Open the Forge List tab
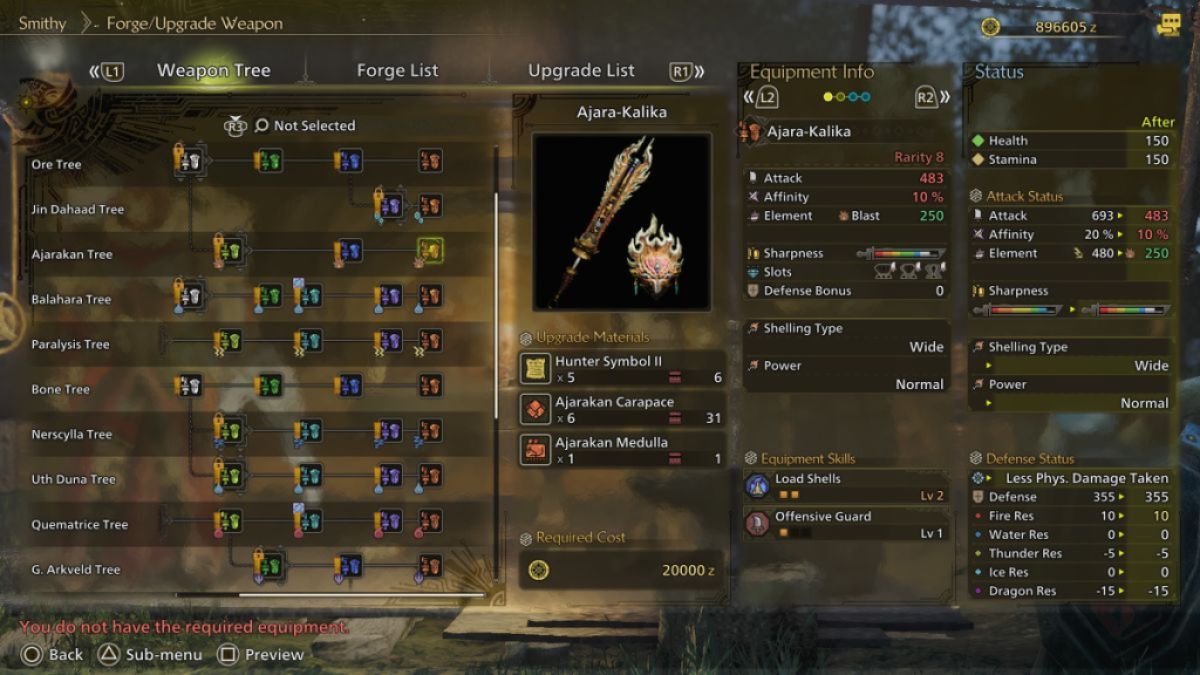 pyautogui.click(x=397, y=71)
